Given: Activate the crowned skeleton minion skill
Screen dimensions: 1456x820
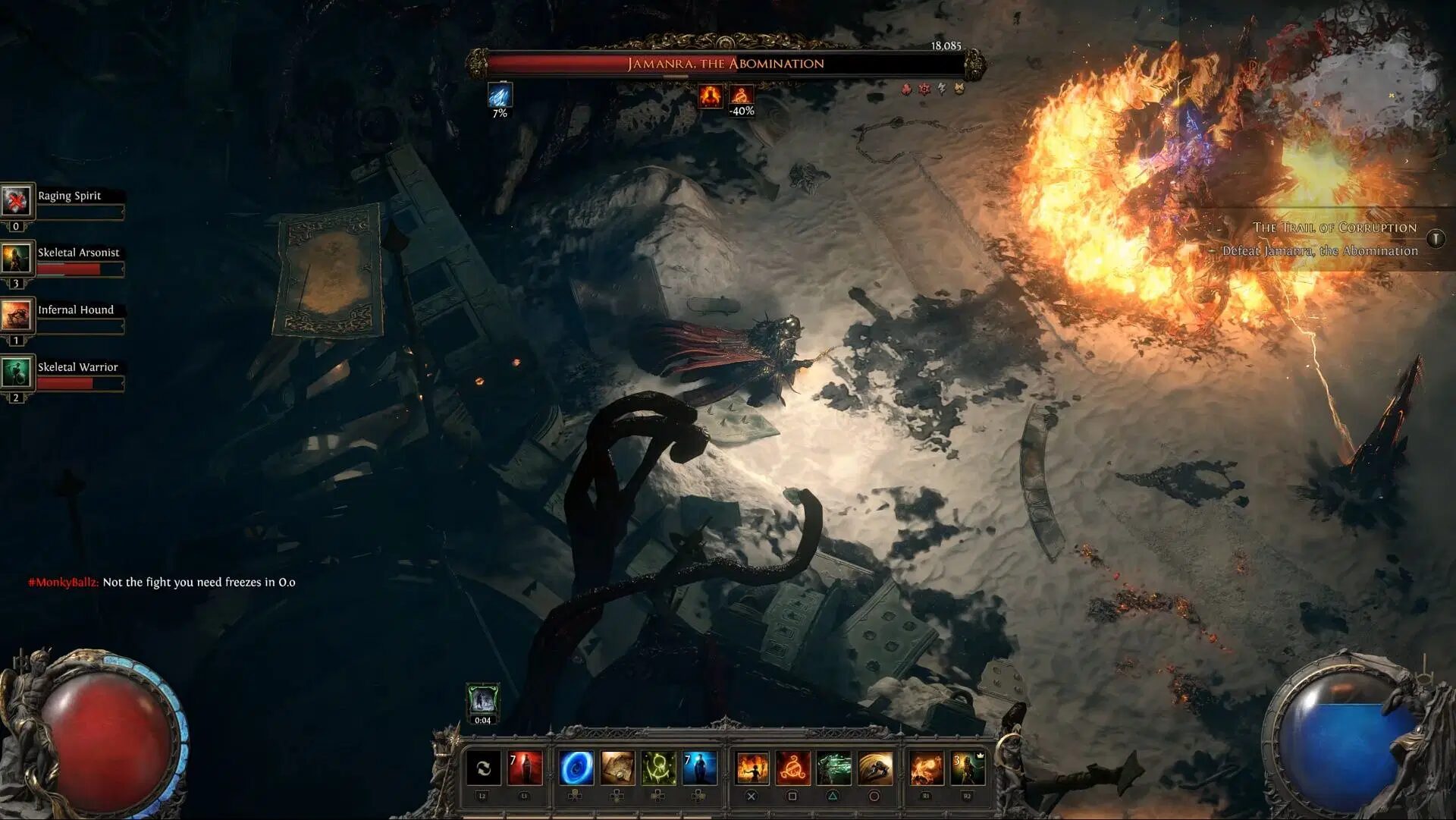Looking at the screenshot, I should point(968,768).
